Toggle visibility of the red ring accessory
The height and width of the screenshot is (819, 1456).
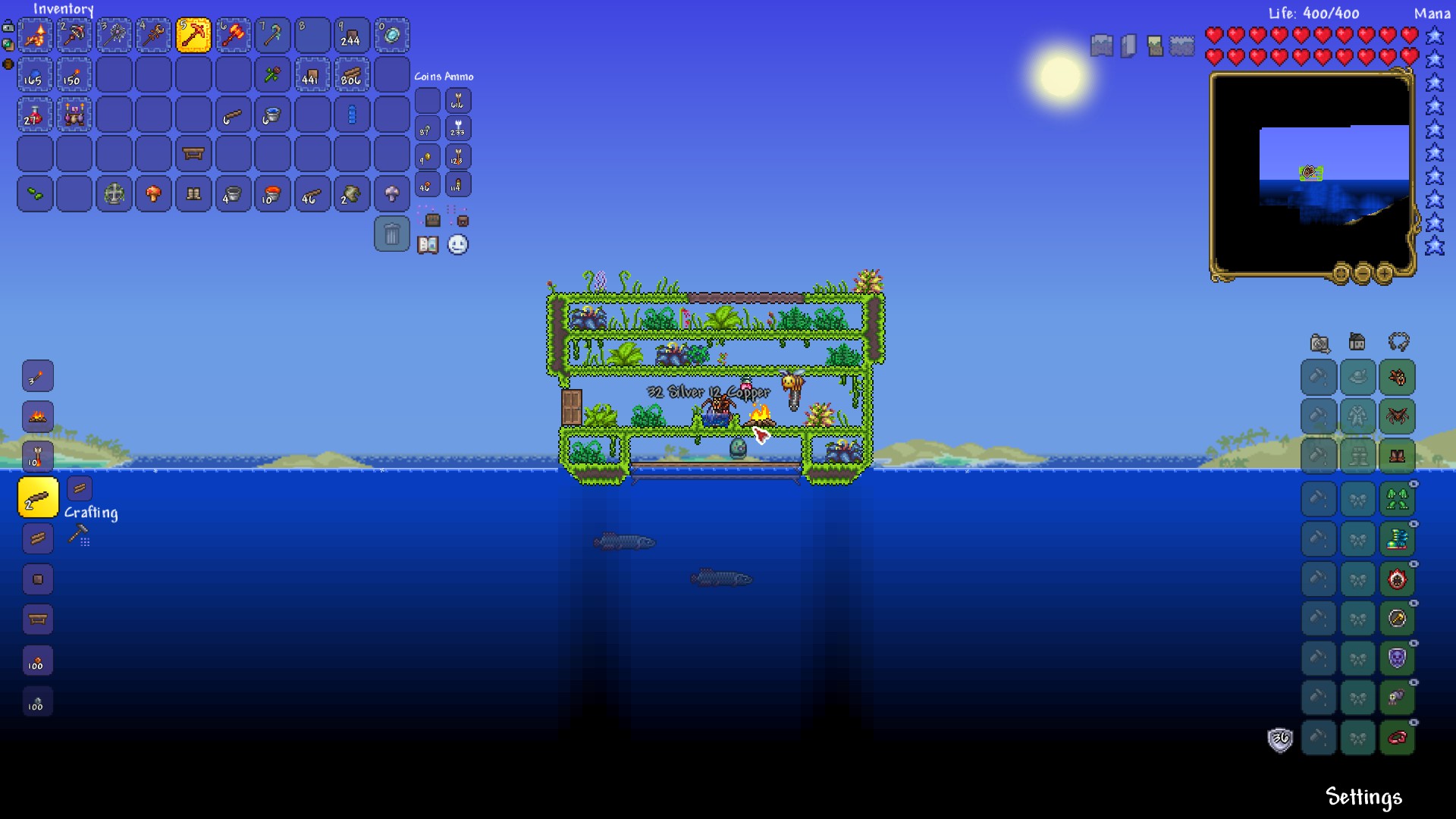click(1414, 721)
